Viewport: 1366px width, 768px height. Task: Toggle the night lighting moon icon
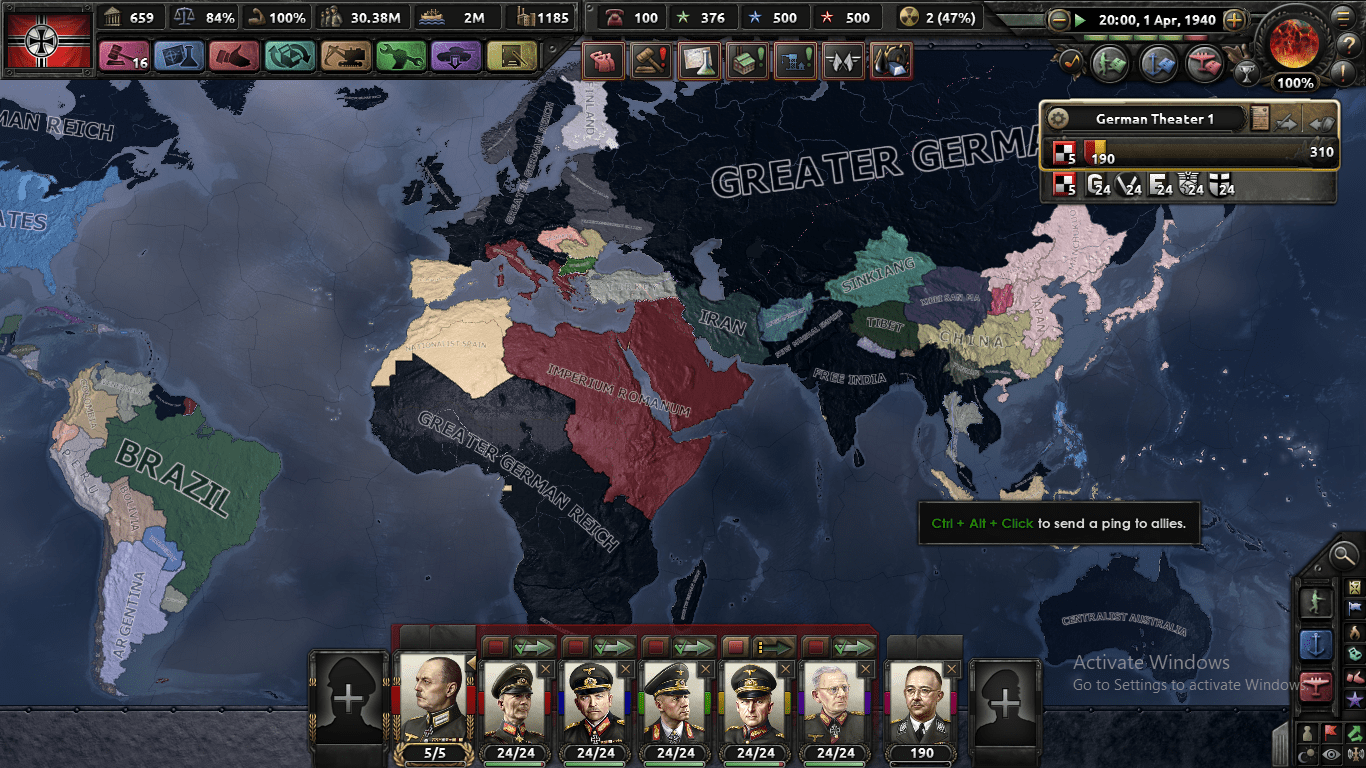(1307, 752)
